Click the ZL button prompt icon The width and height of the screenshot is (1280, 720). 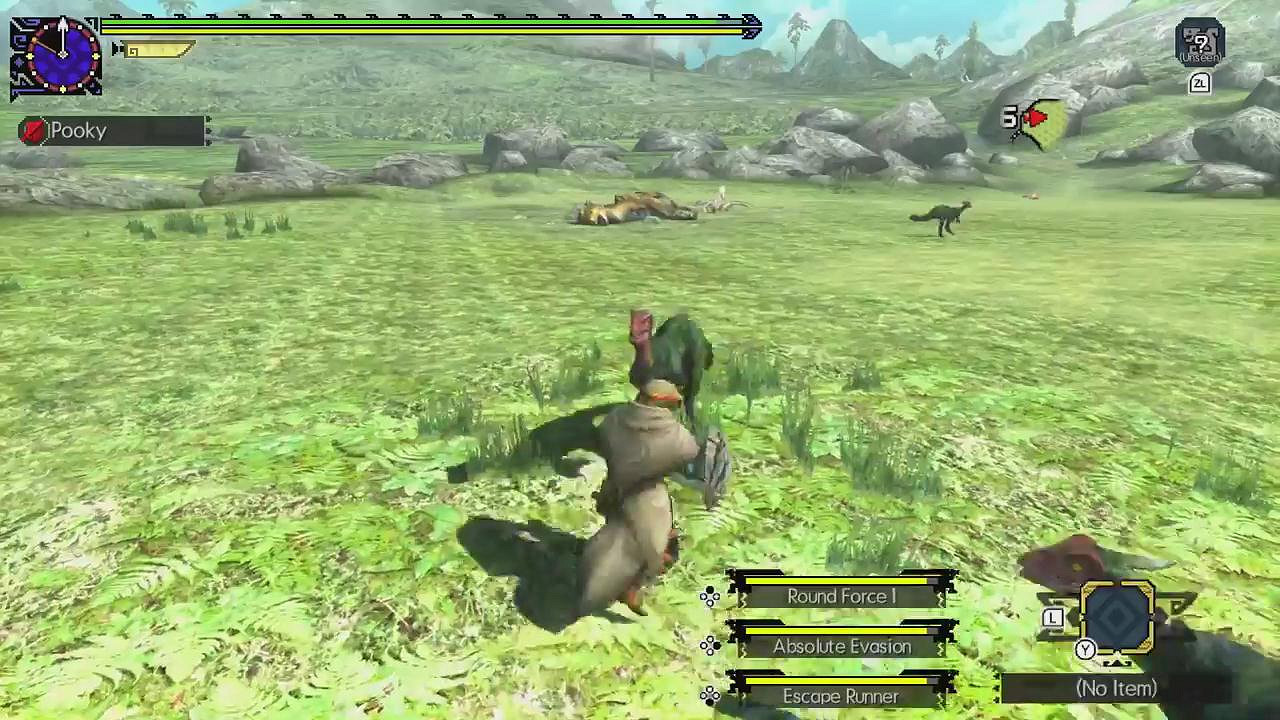pos(1199,84)
